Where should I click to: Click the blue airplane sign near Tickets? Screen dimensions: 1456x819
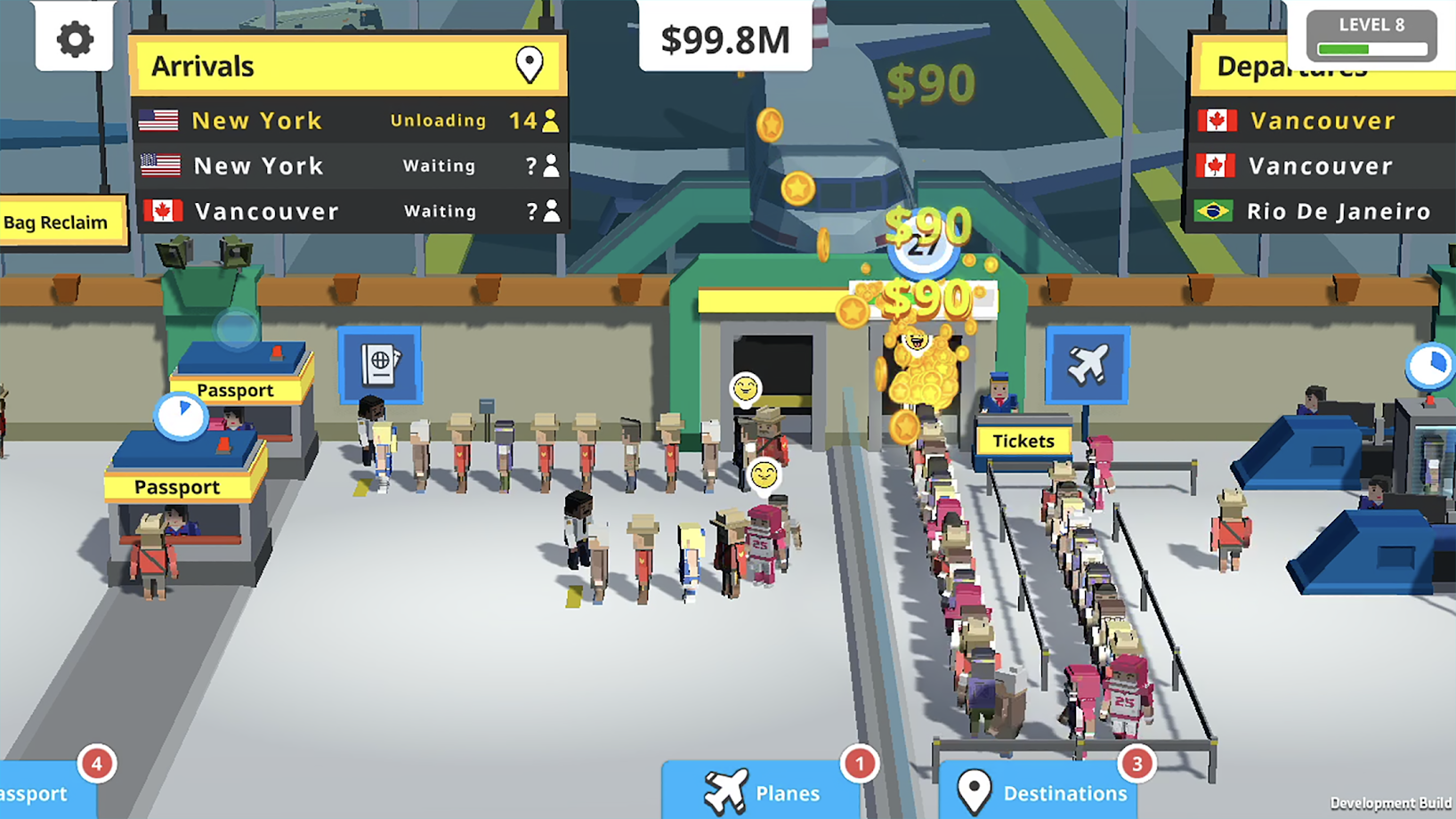pos(1088,365)
